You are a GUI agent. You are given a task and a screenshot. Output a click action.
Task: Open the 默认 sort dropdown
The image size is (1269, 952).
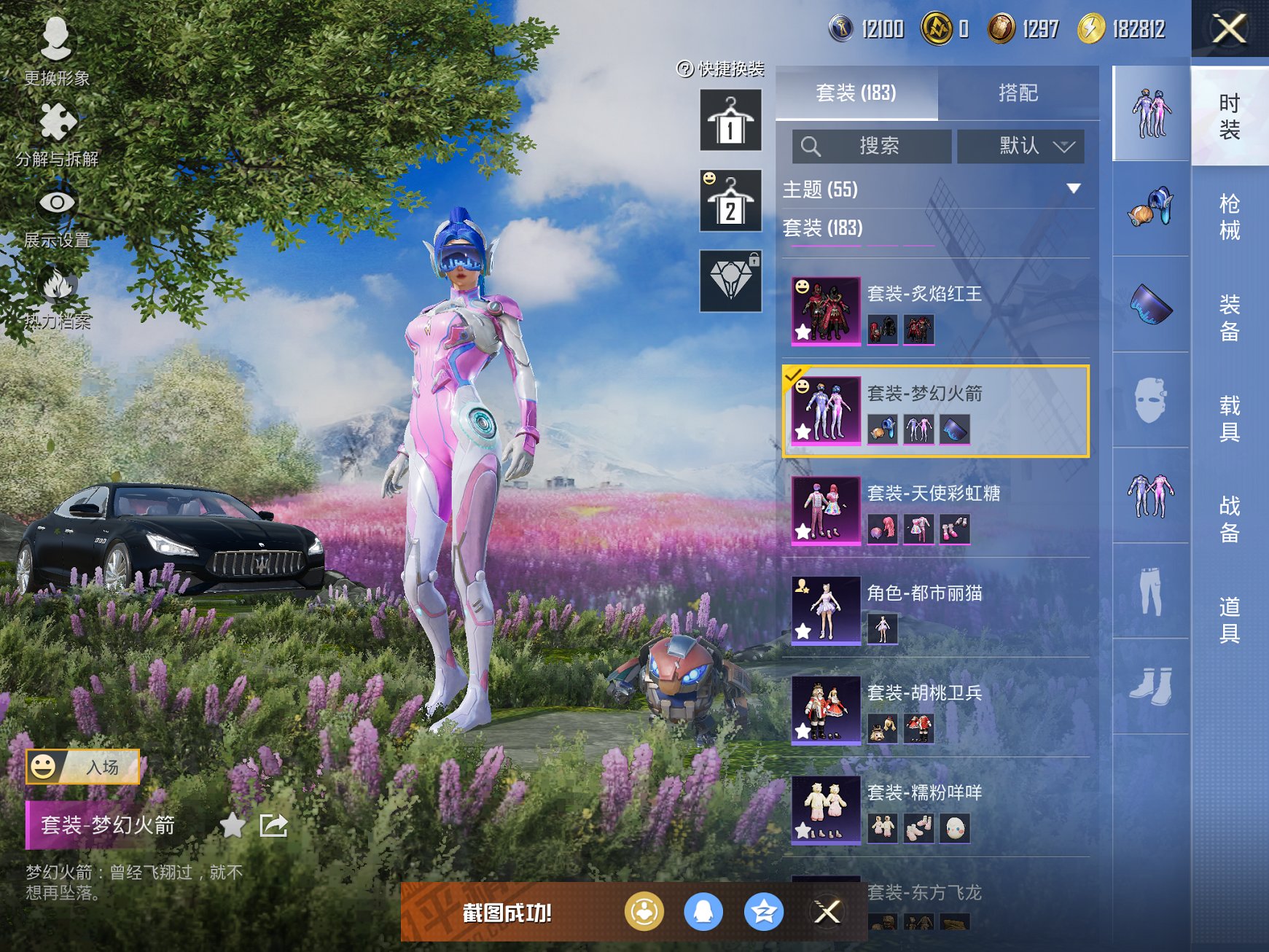coord(1020,147)
